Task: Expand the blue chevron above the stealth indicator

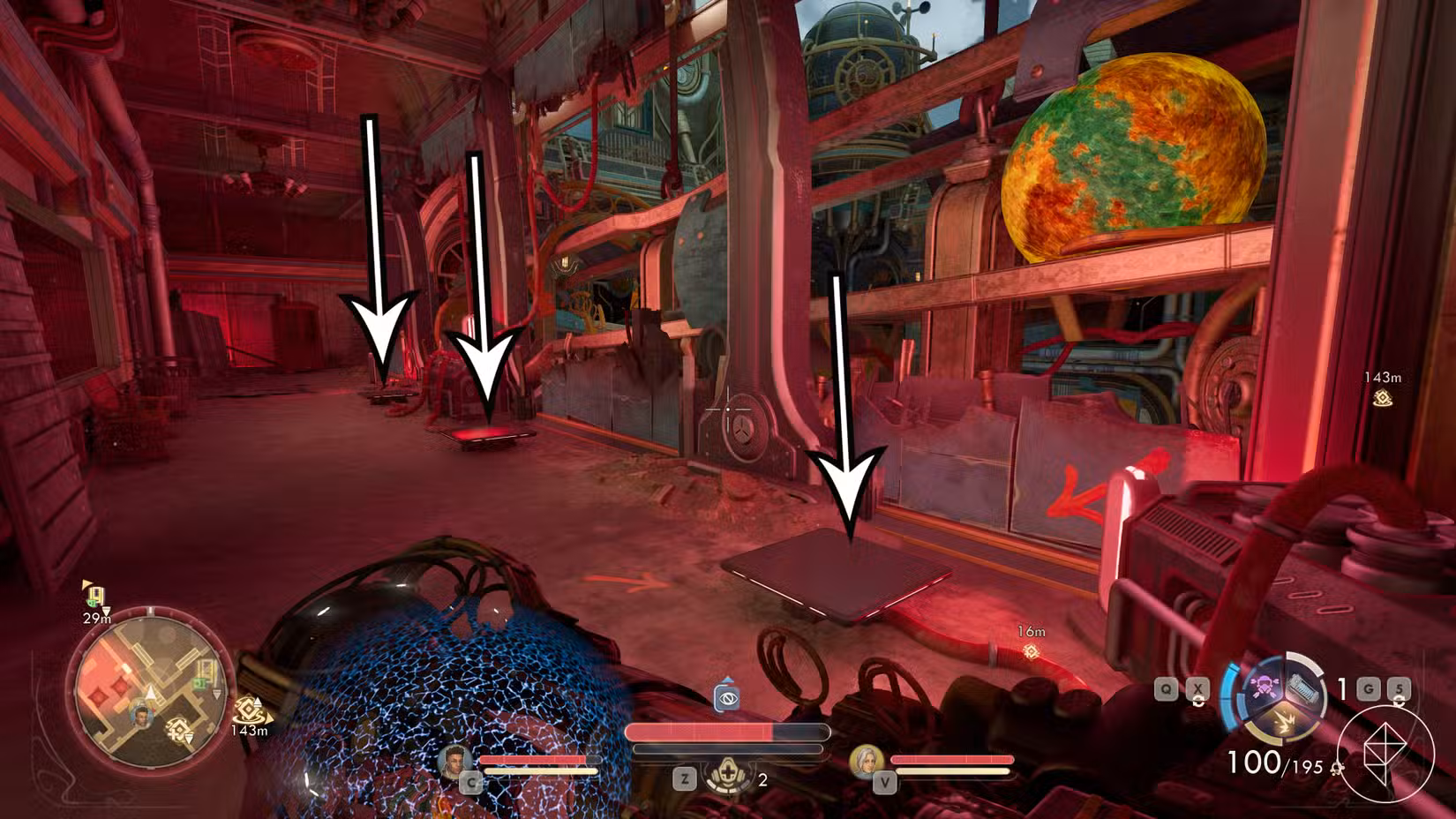Action: 728,679
